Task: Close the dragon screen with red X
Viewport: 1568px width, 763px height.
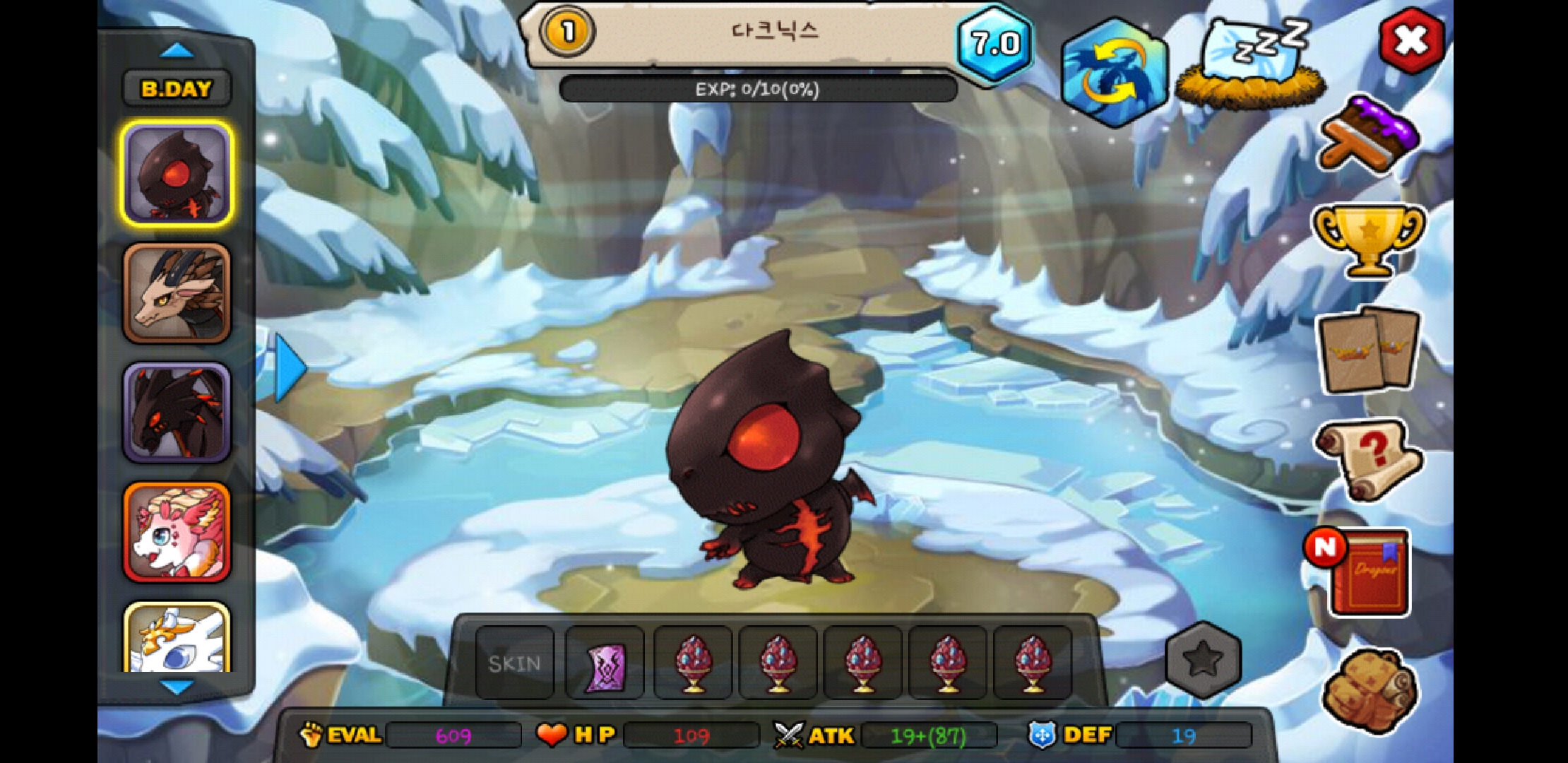Action: pos(1412,41)
